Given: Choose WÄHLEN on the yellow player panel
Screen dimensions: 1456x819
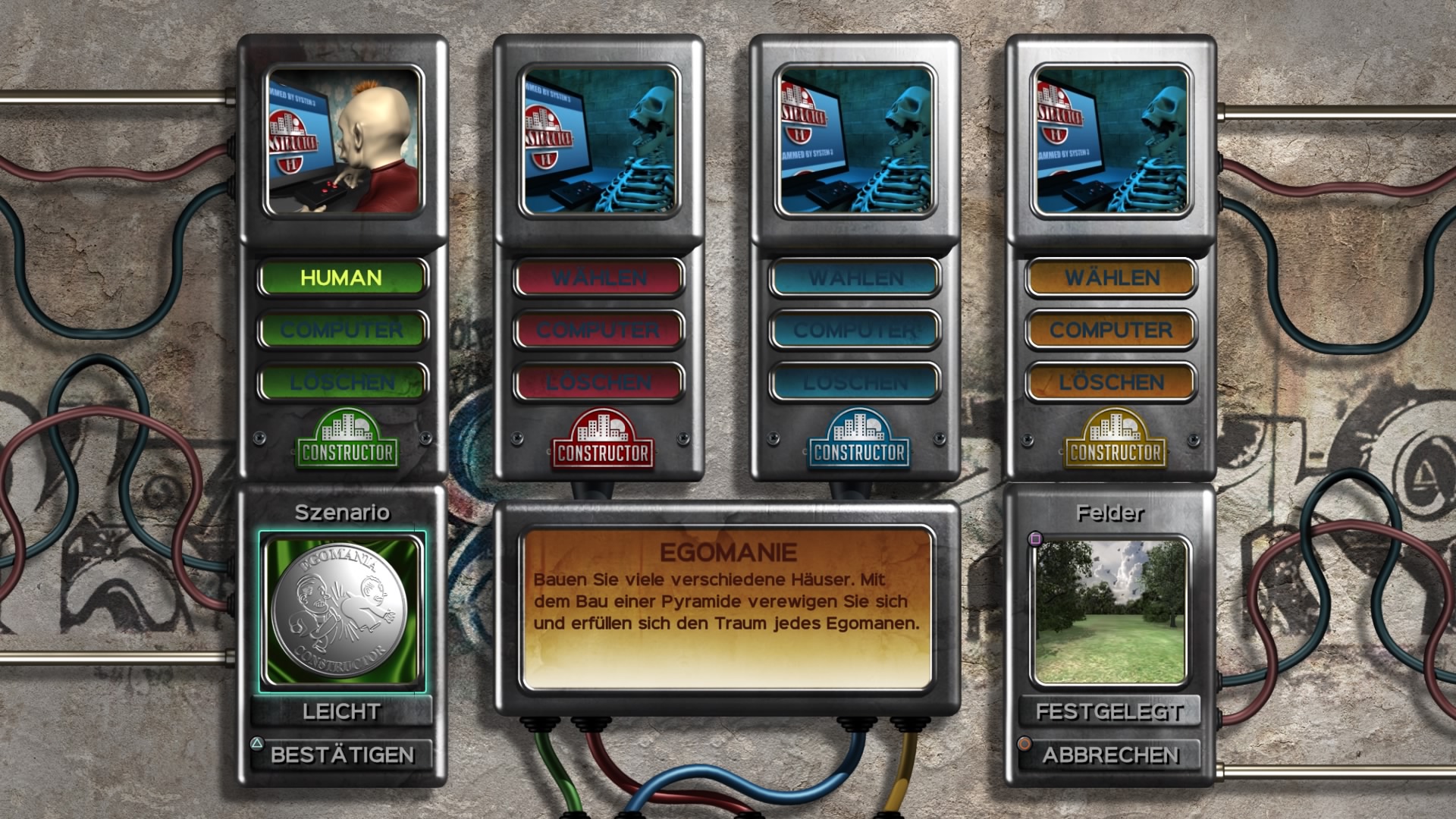Looking at the screenshot, I should [x=1112, y=278].
